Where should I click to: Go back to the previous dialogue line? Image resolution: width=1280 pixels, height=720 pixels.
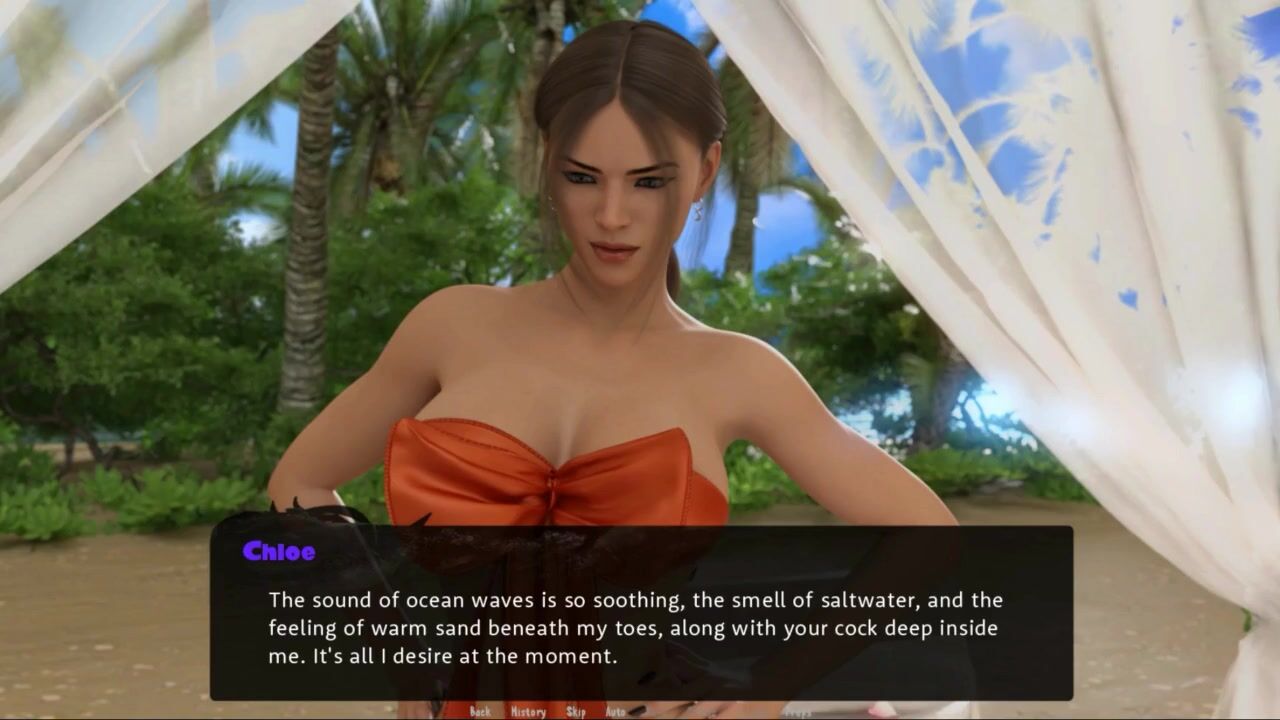coord(480,711)
